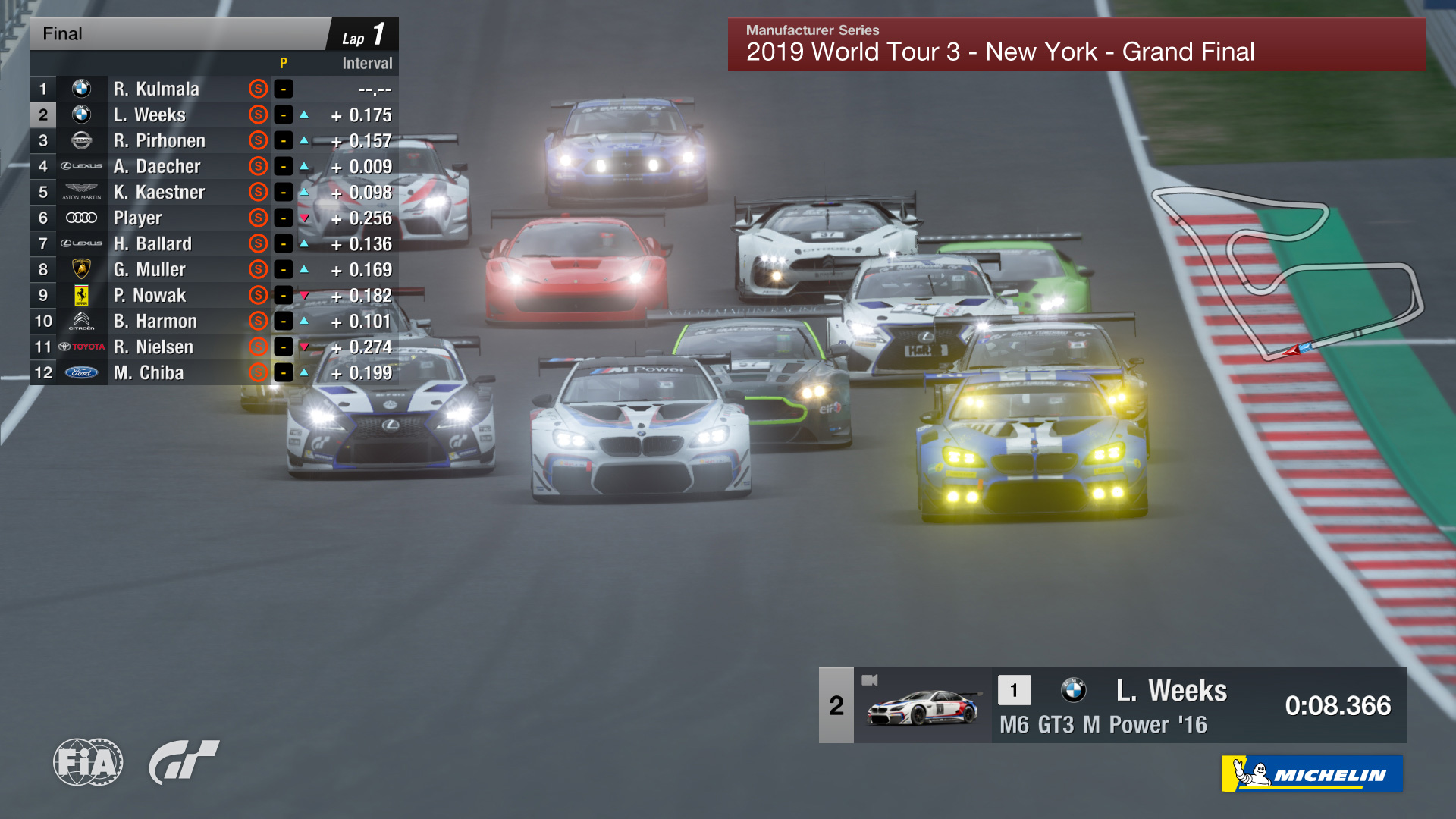The image size is (1456, 819).
Task: Pick M. Chiba's Ford row
Action: [149, 372]
